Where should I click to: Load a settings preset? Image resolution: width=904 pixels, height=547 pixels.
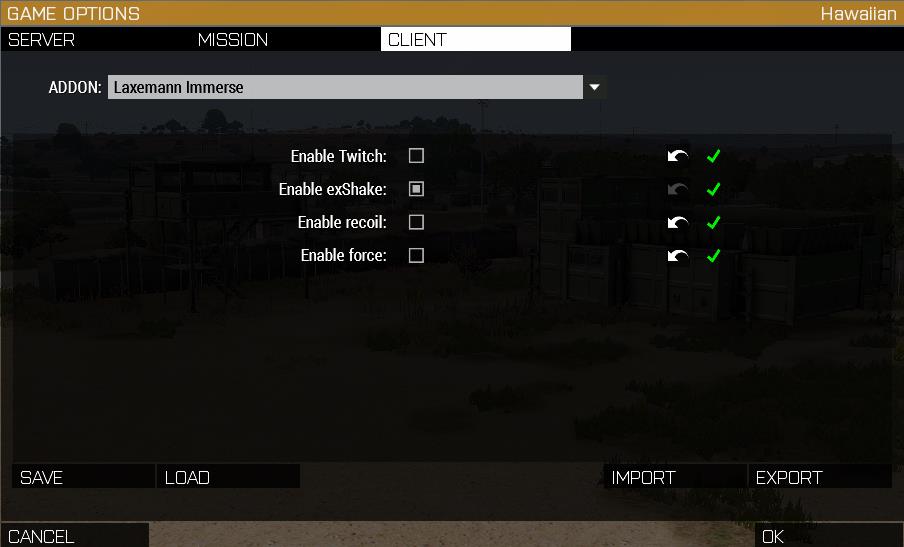click(228, 477)
